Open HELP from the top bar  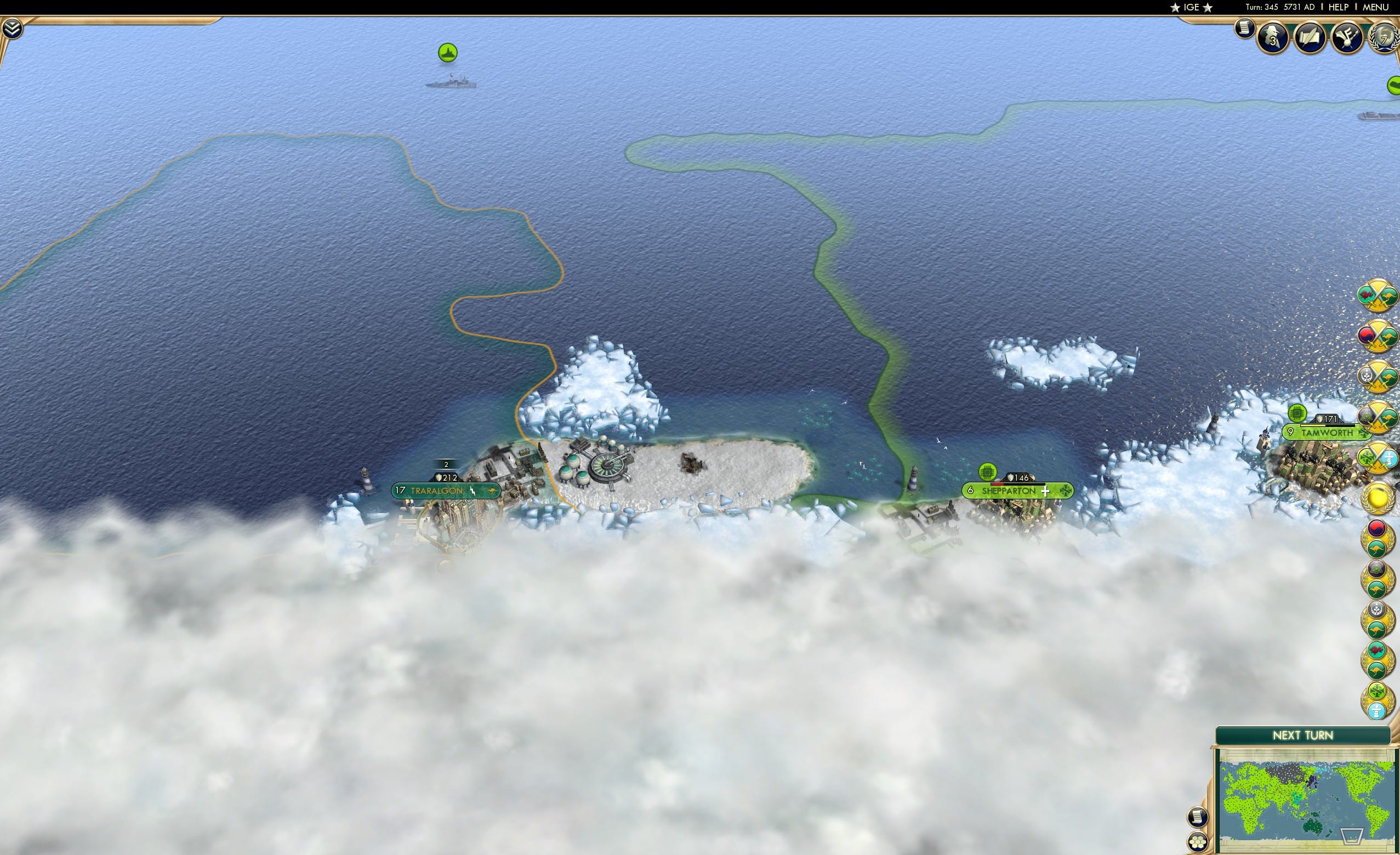1339,7
